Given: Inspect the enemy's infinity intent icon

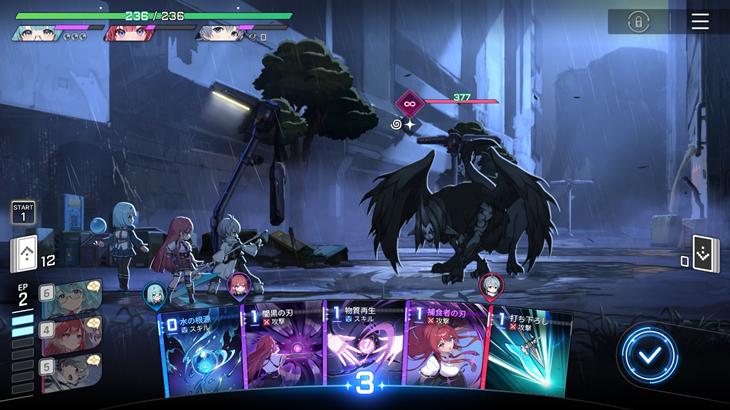Looking at the screenshot, I should click(410, 102).
